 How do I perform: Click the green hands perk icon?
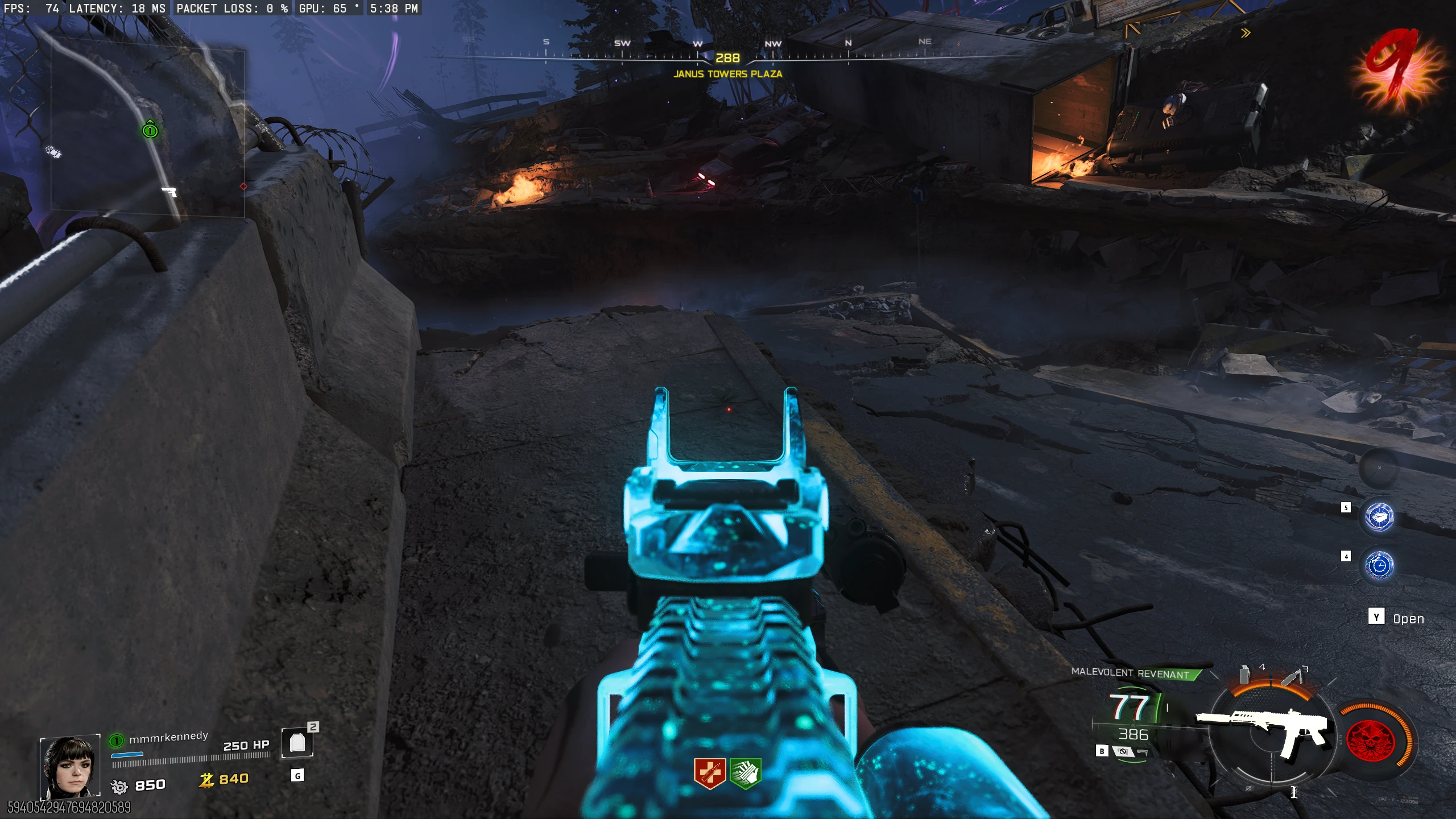coord(745,773)
